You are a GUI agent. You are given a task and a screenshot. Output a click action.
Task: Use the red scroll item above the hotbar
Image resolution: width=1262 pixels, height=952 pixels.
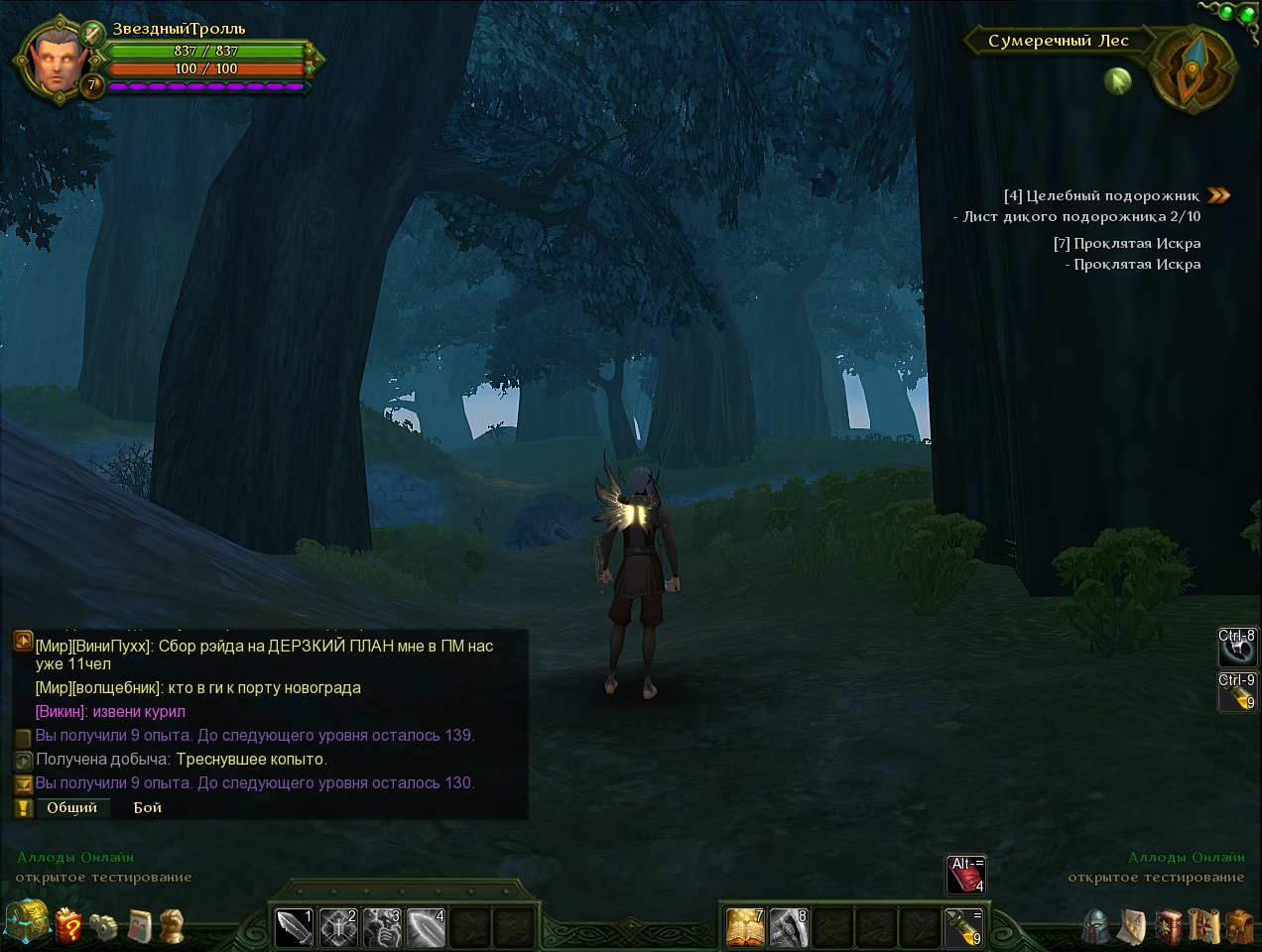click(x=965, y=875)
